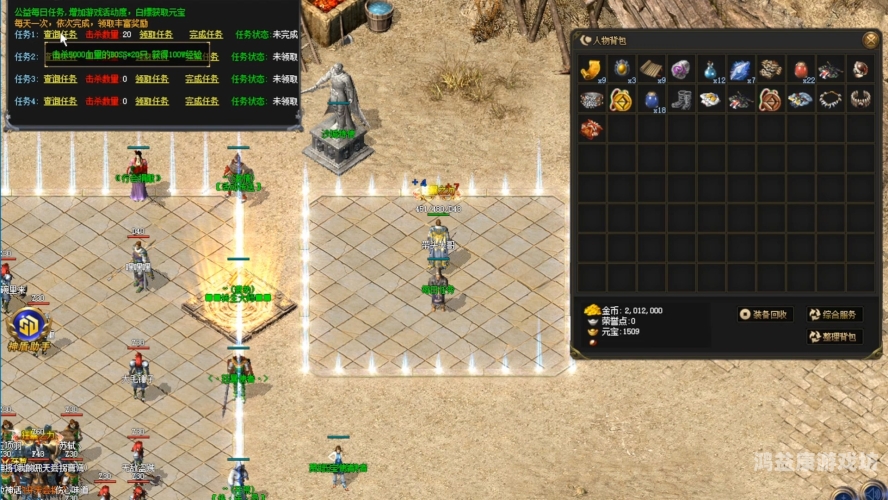The height and width of the screenshot is (500, 888).
Task: Choose the blue crystal stack of 7
Action: pyautogui.click(x=741, y=69)
